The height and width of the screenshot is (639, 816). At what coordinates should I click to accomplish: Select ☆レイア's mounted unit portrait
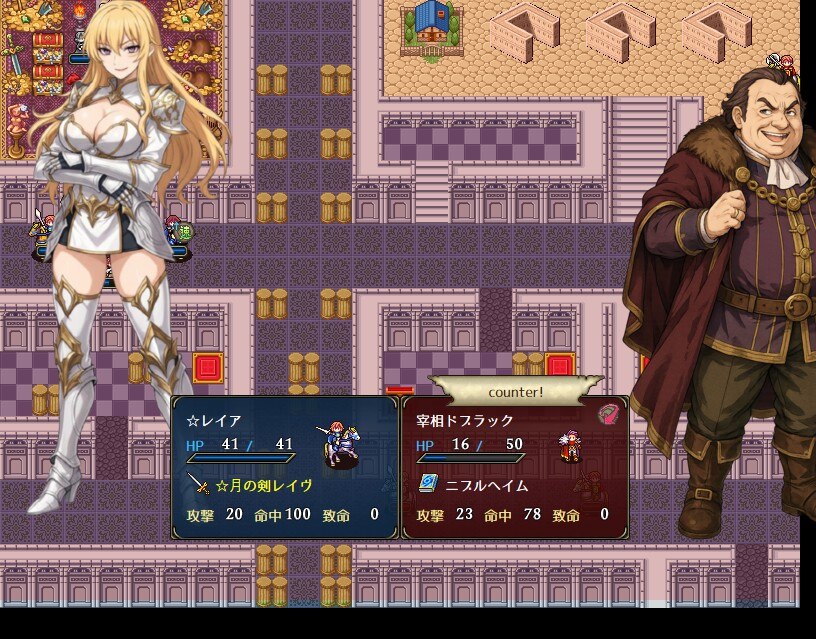341,447
